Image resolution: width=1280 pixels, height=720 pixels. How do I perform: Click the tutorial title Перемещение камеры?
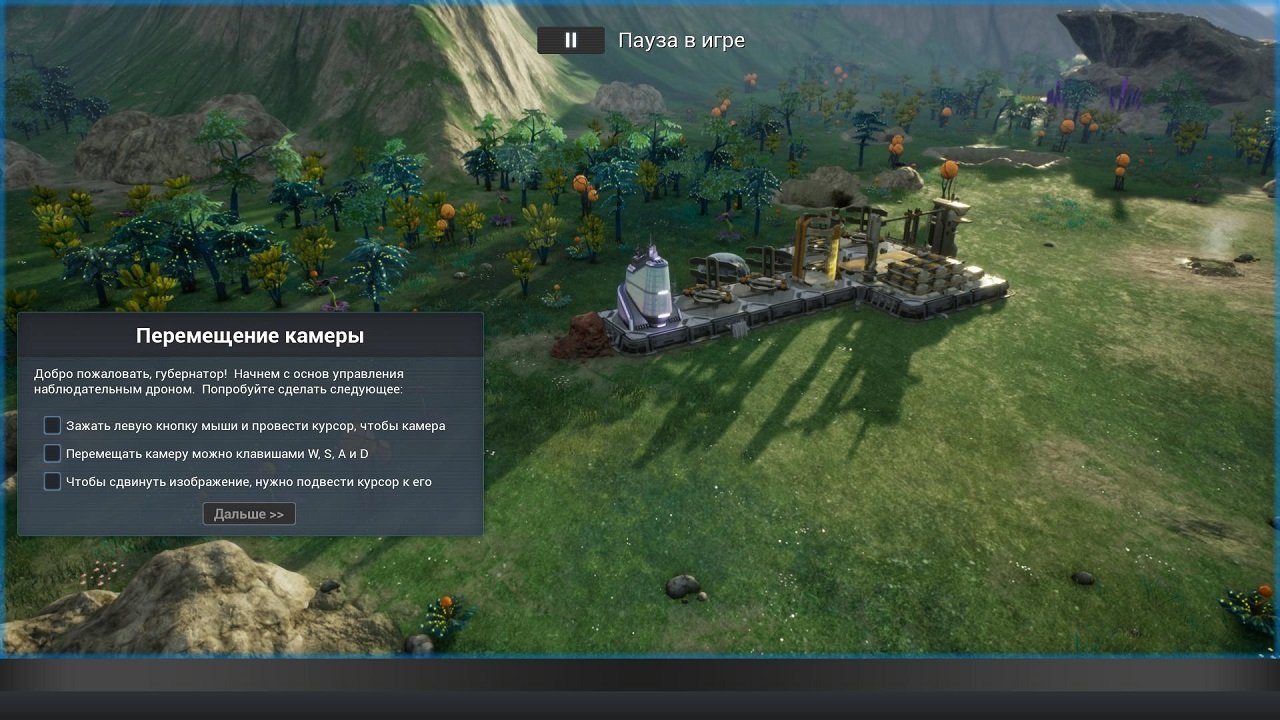[x=248, y=334]
